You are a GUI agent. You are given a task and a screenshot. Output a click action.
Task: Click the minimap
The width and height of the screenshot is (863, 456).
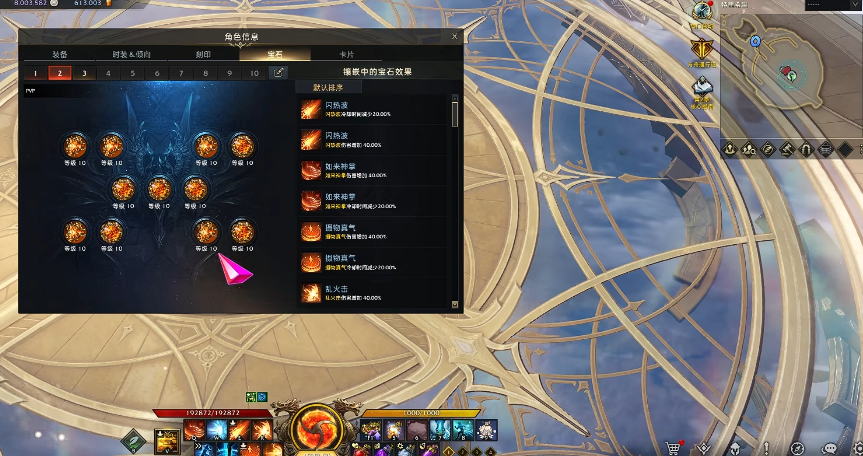point(789,75)
